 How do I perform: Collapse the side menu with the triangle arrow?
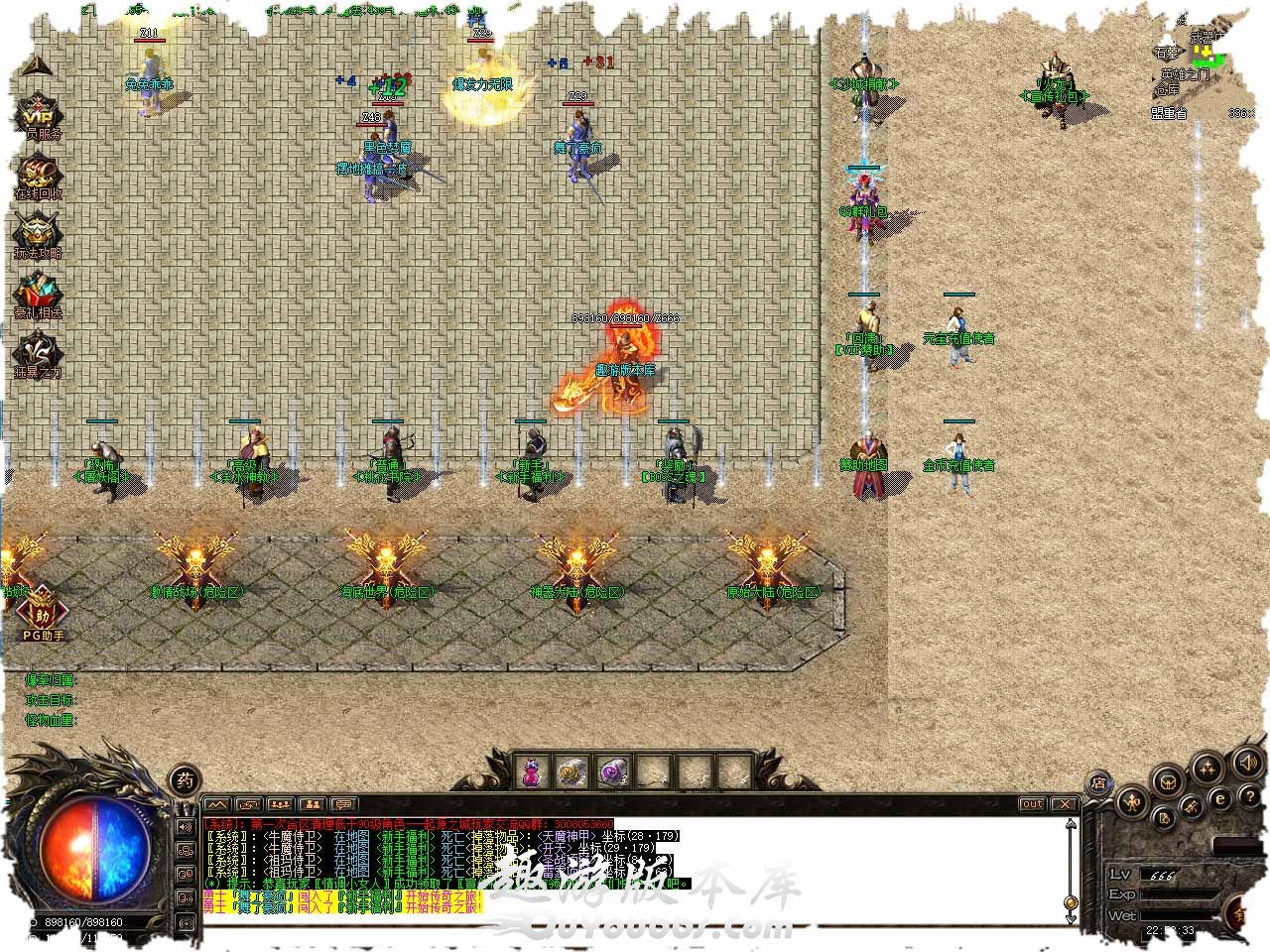pyautogui.click(x=34, y=66)
